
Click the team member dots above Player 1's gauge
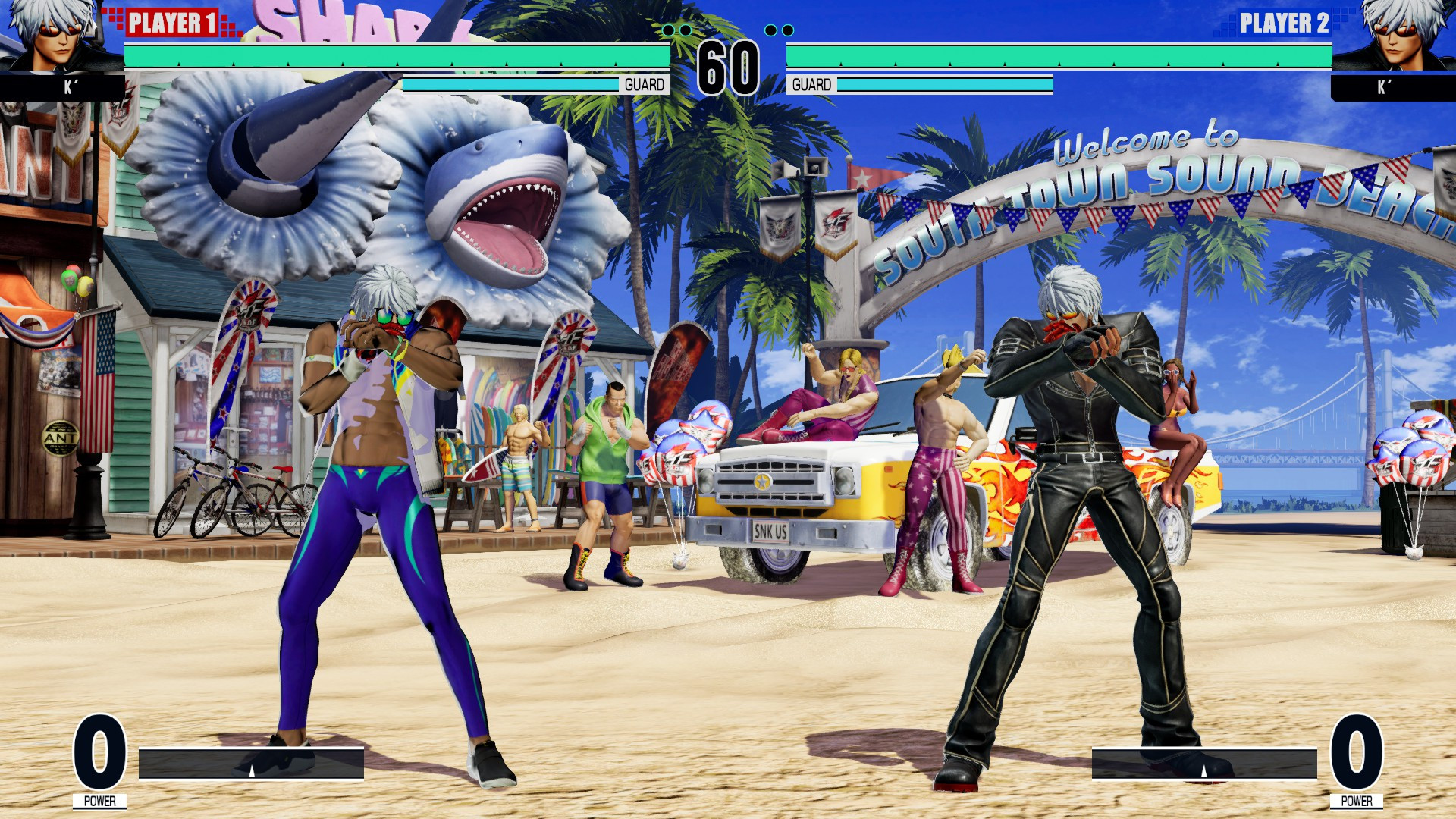click(x=677, y=30)
